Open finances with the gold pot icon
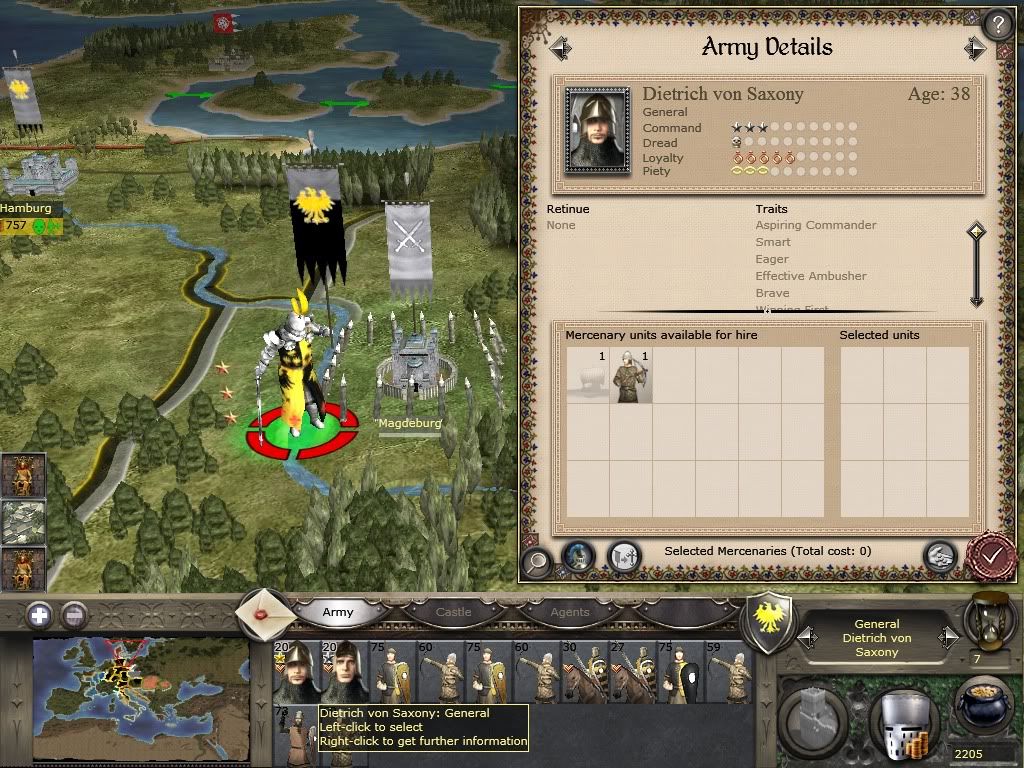 [x=981, y=708]
